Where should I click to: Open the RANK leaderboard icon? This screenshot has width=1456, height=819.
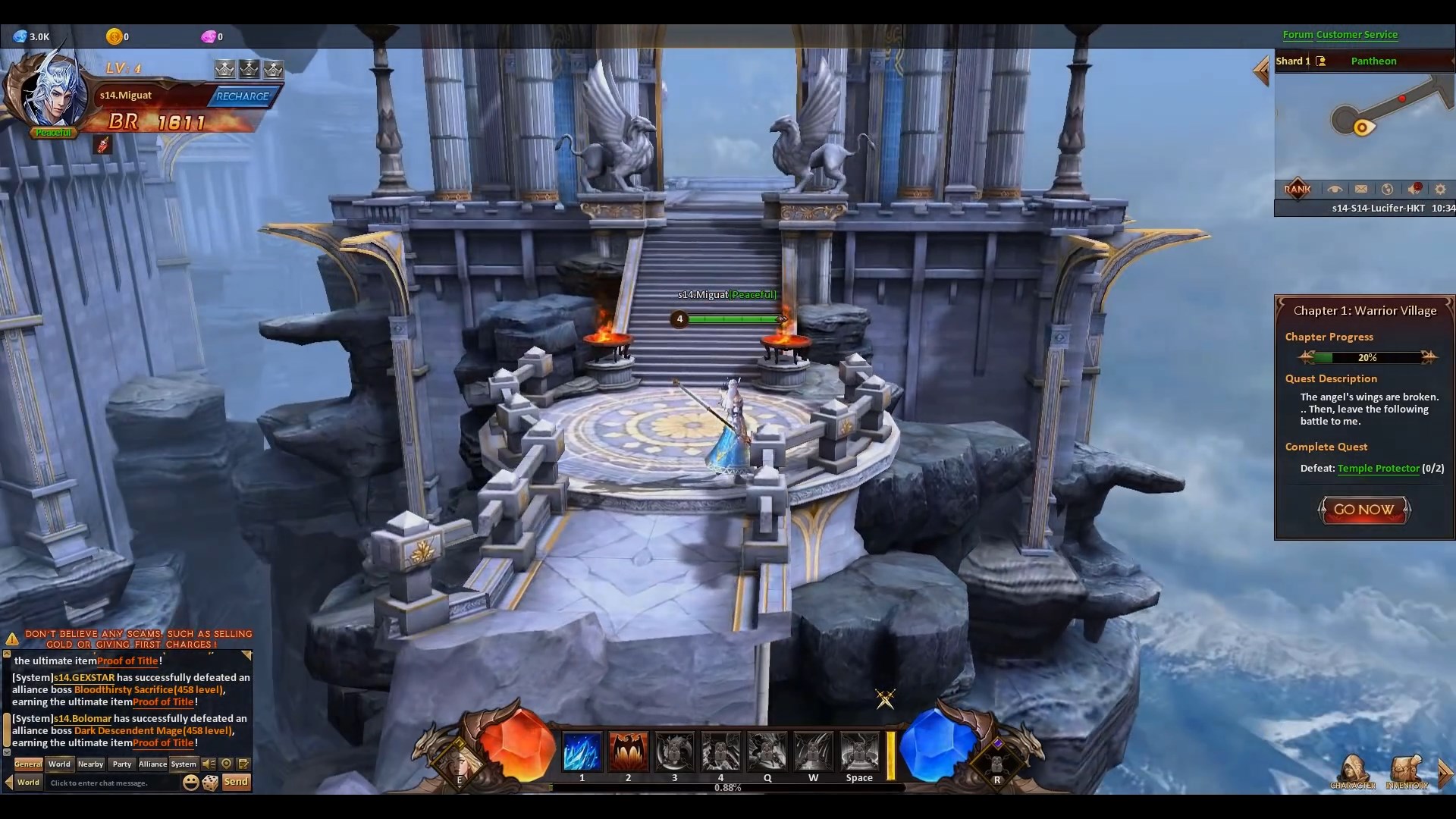1297,189
